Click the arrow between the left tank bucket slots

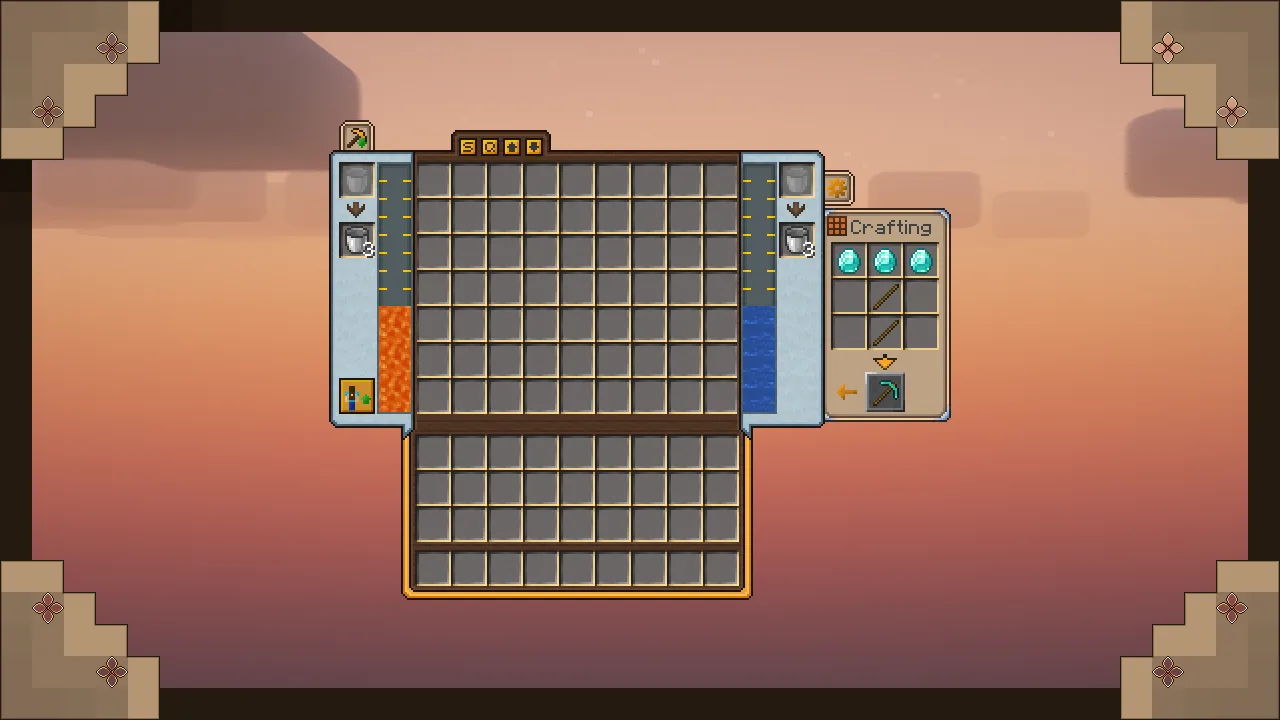356,209
